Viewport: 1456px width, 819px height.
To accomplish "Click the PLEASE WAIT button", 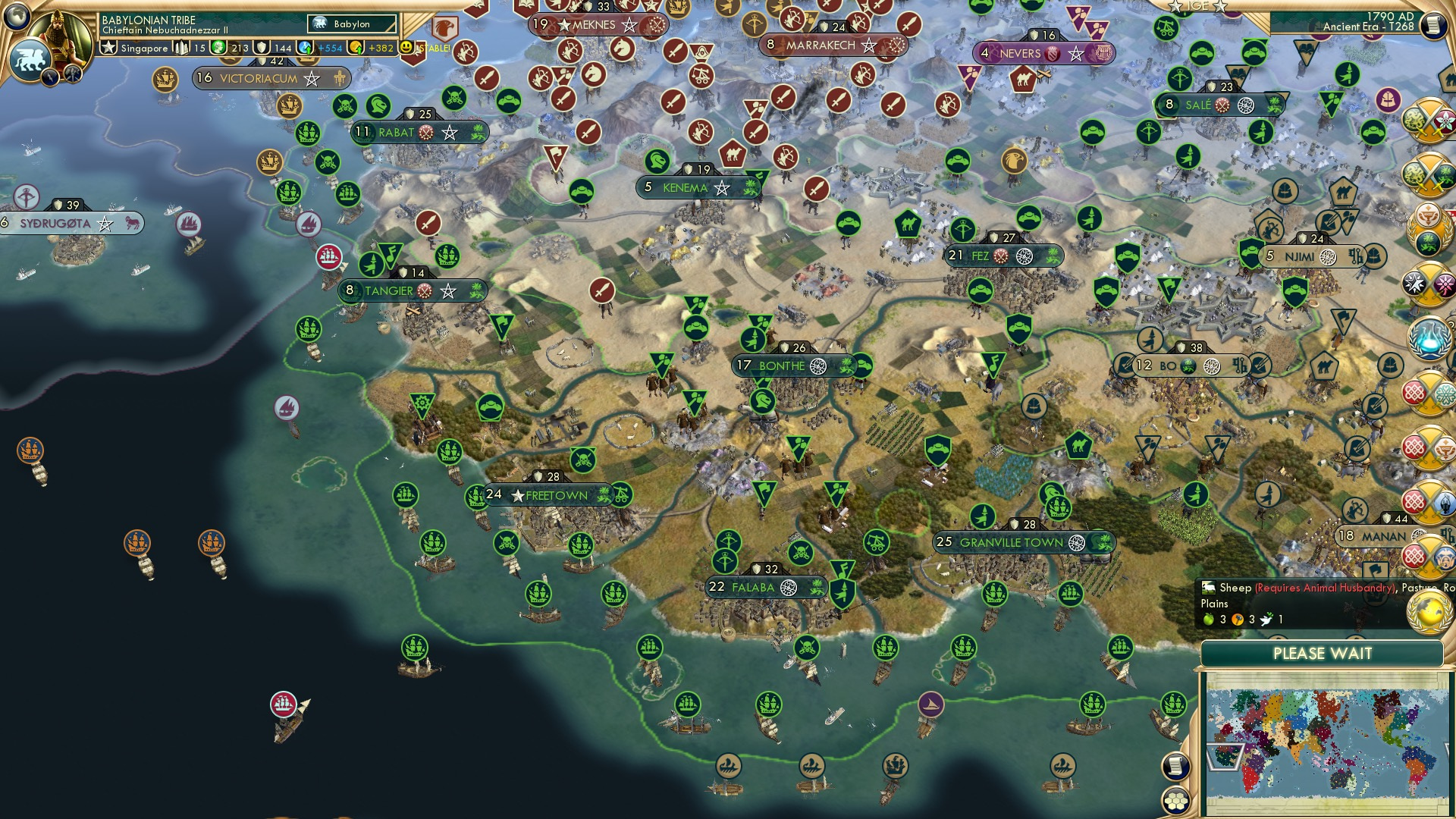I will coord(1324,653).
